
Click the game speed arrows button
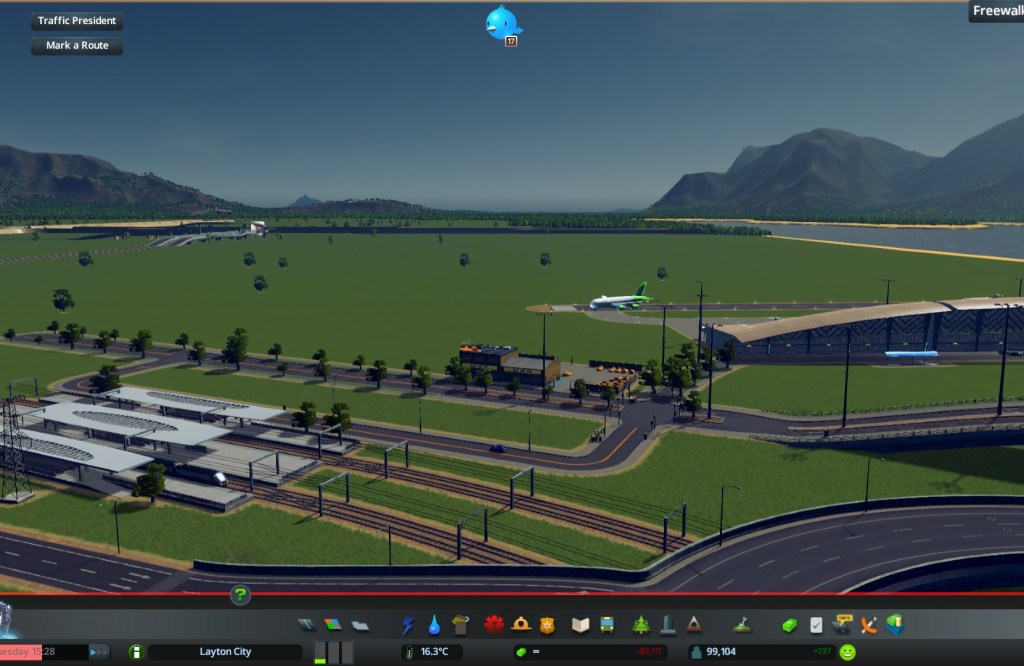[x=99, y=652]
